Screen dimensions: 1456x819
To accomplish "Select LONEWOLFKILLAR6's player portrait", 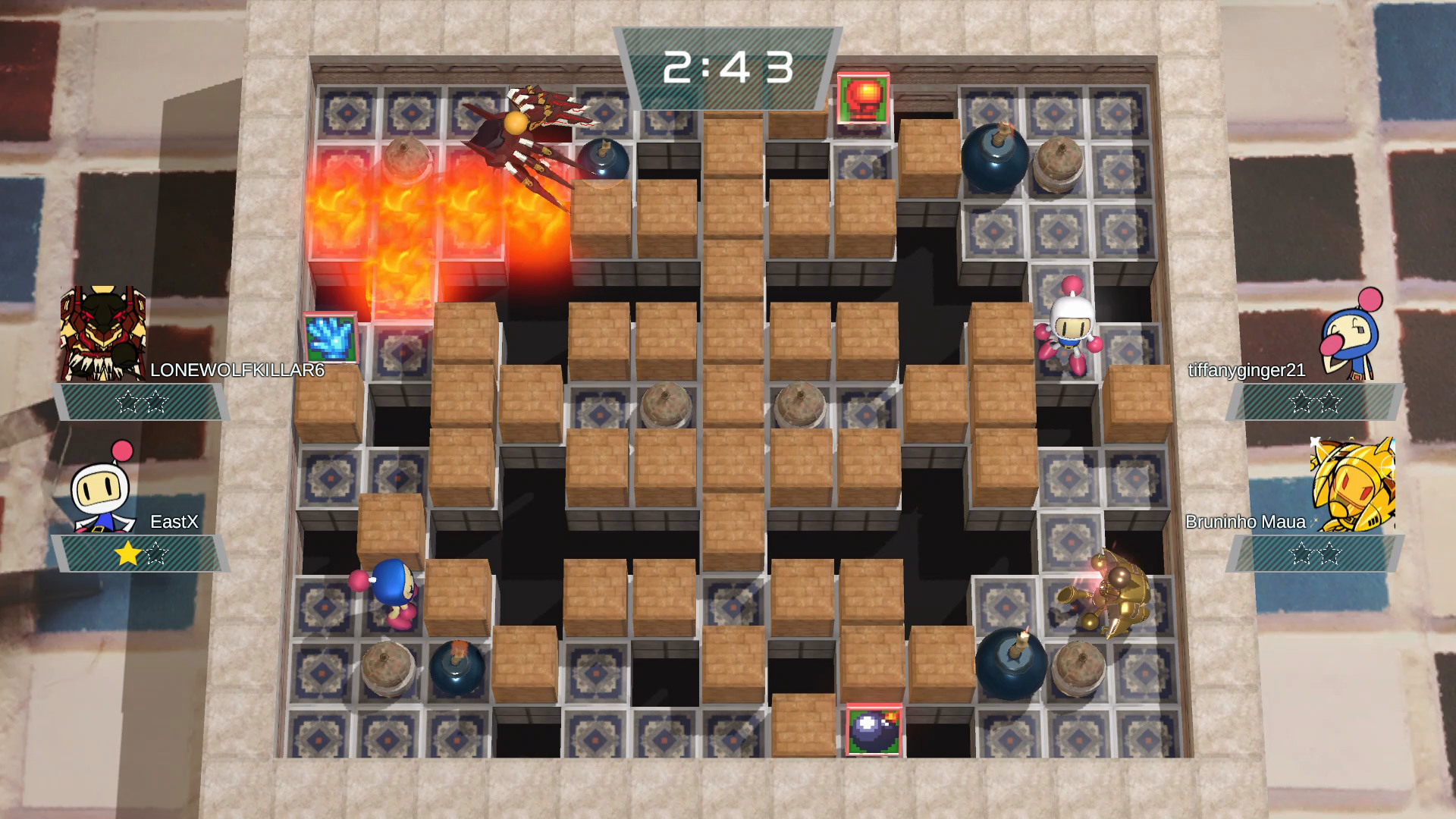I will [103, 334].
